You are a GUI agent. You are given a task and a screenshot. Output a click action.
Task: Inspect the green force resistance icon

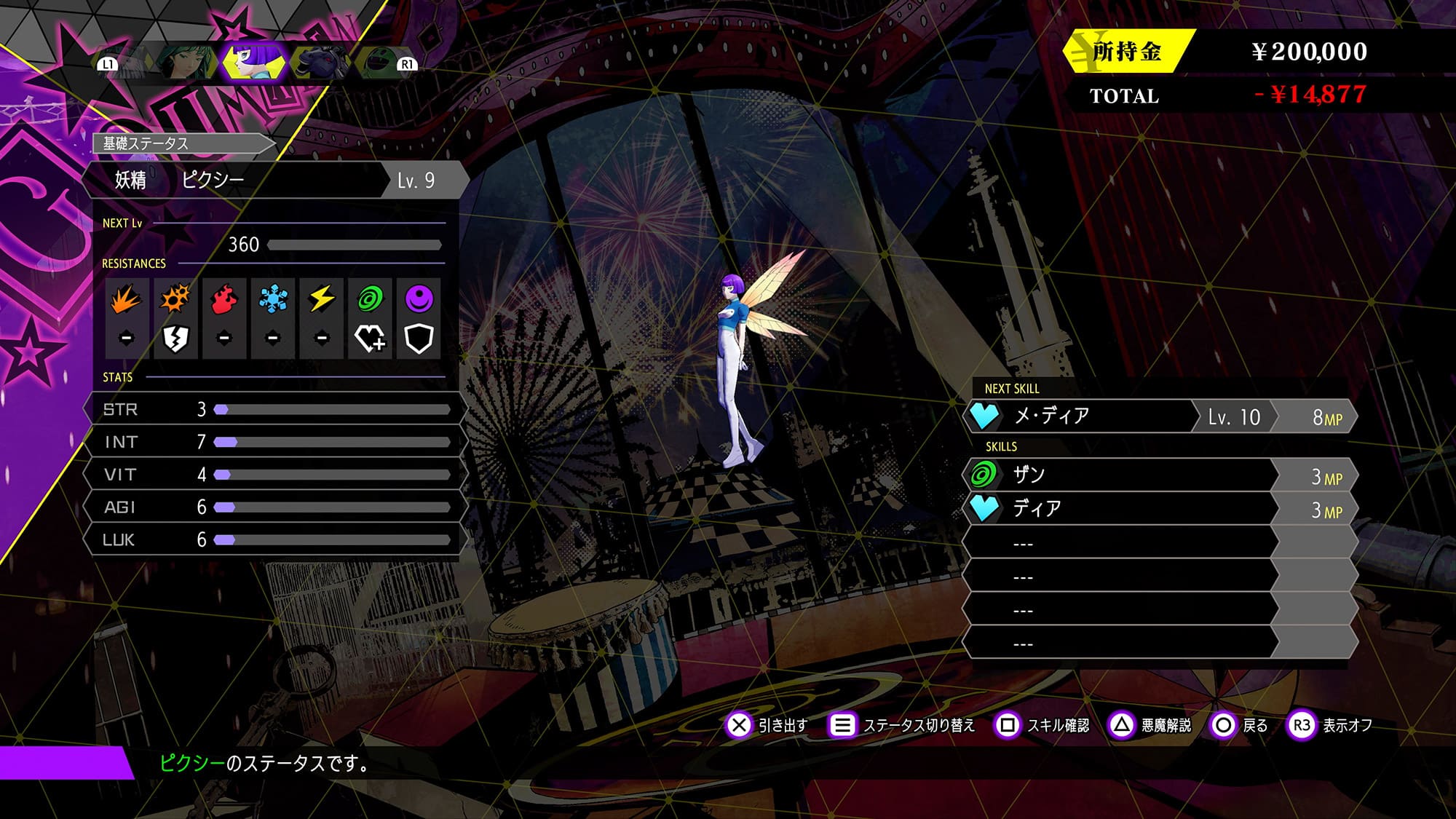click(x=371, y=299)
